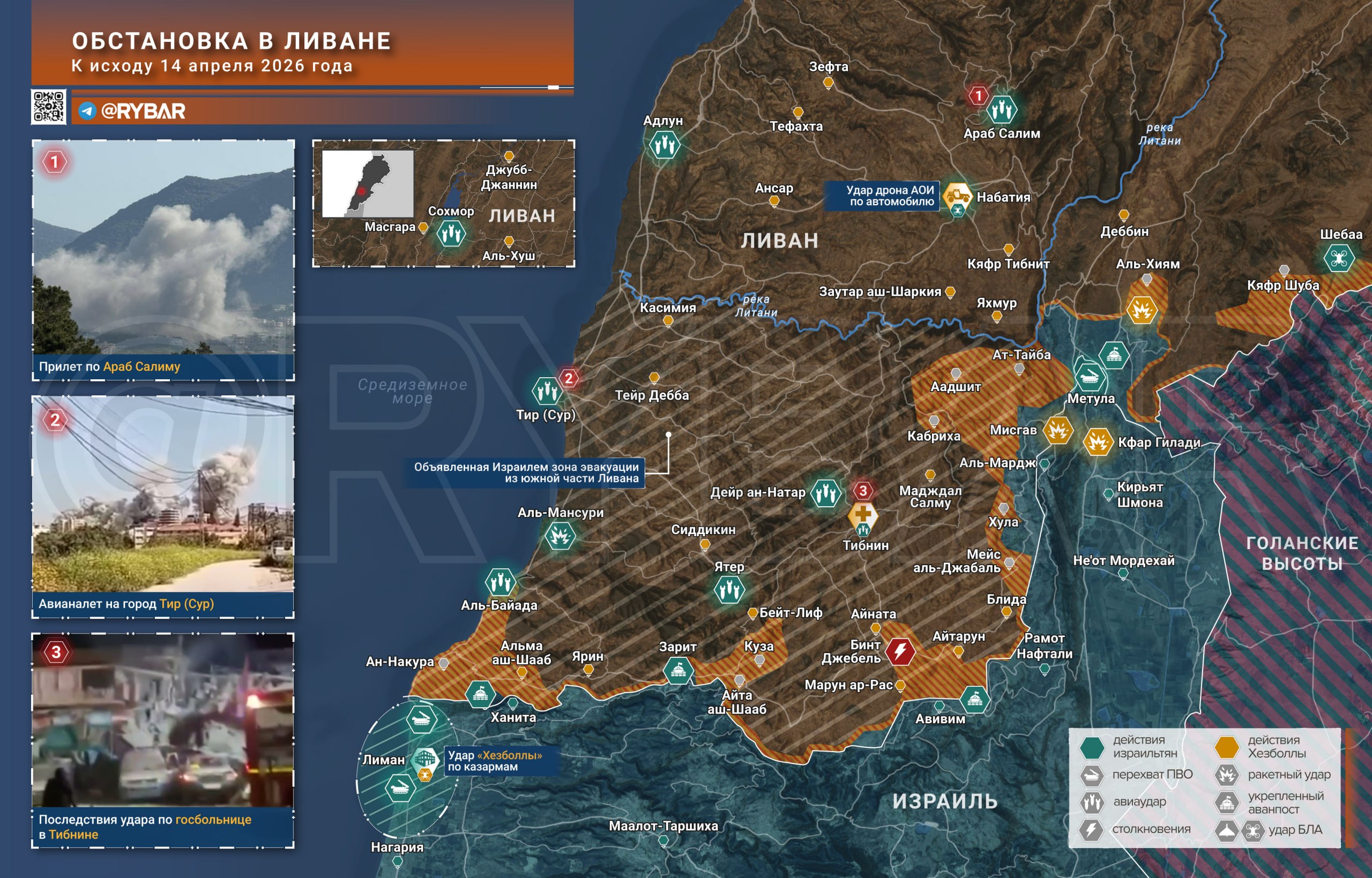The image size is (1372, 878).
Task: Click the «перехват ПВО» legend icon
Action: point(1092,775)
